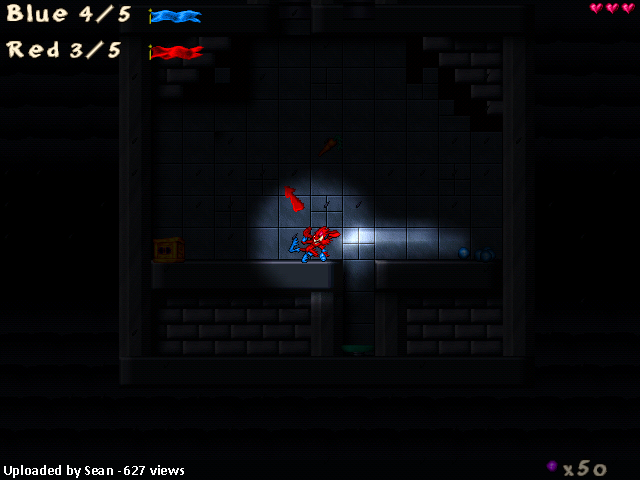Click the blue team flag icon
The width and height of the screenshot is (640, 480).
coord(176,16)
